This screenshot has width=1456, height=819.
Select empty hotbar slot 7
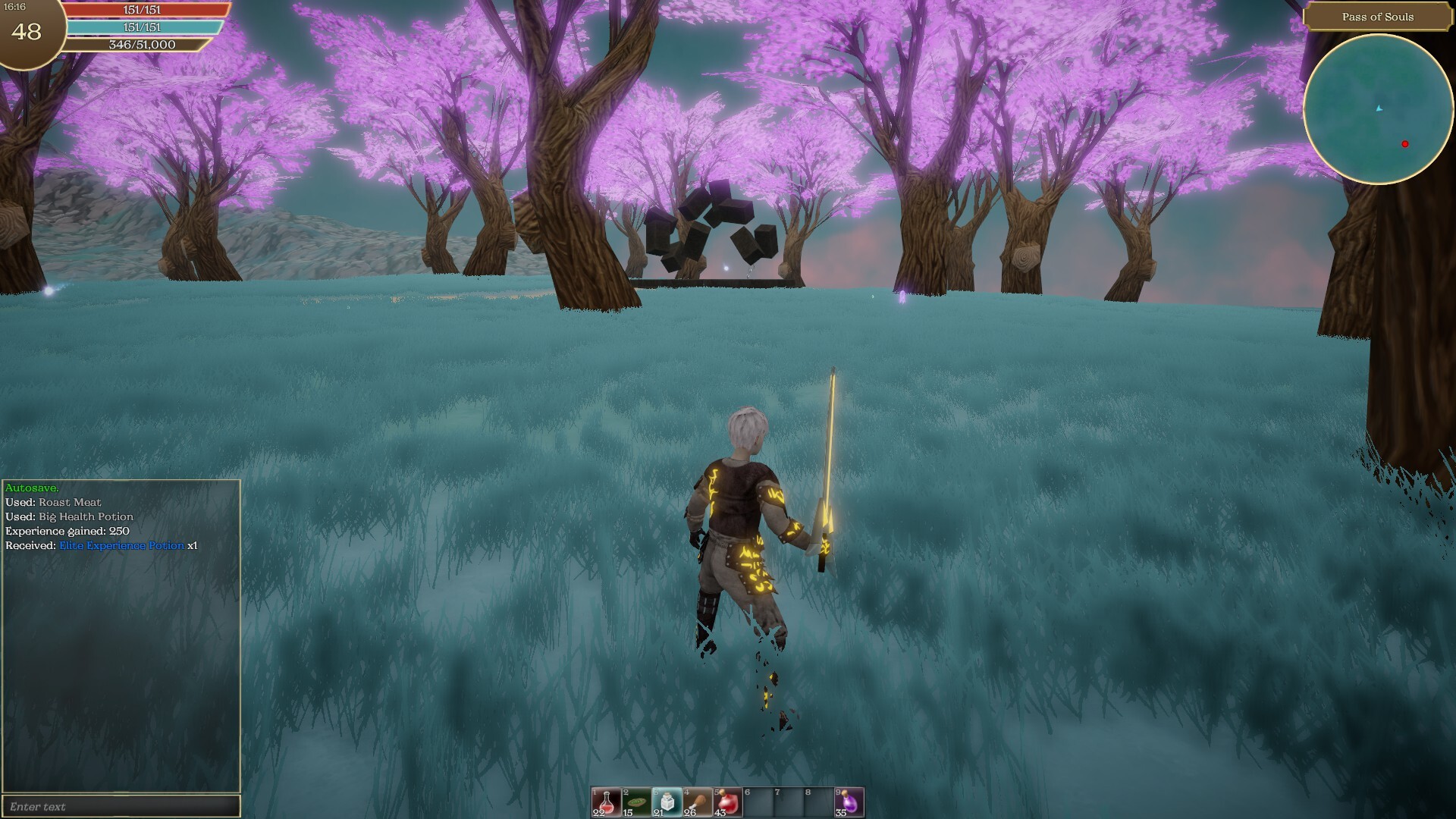[x=789, y=802]
